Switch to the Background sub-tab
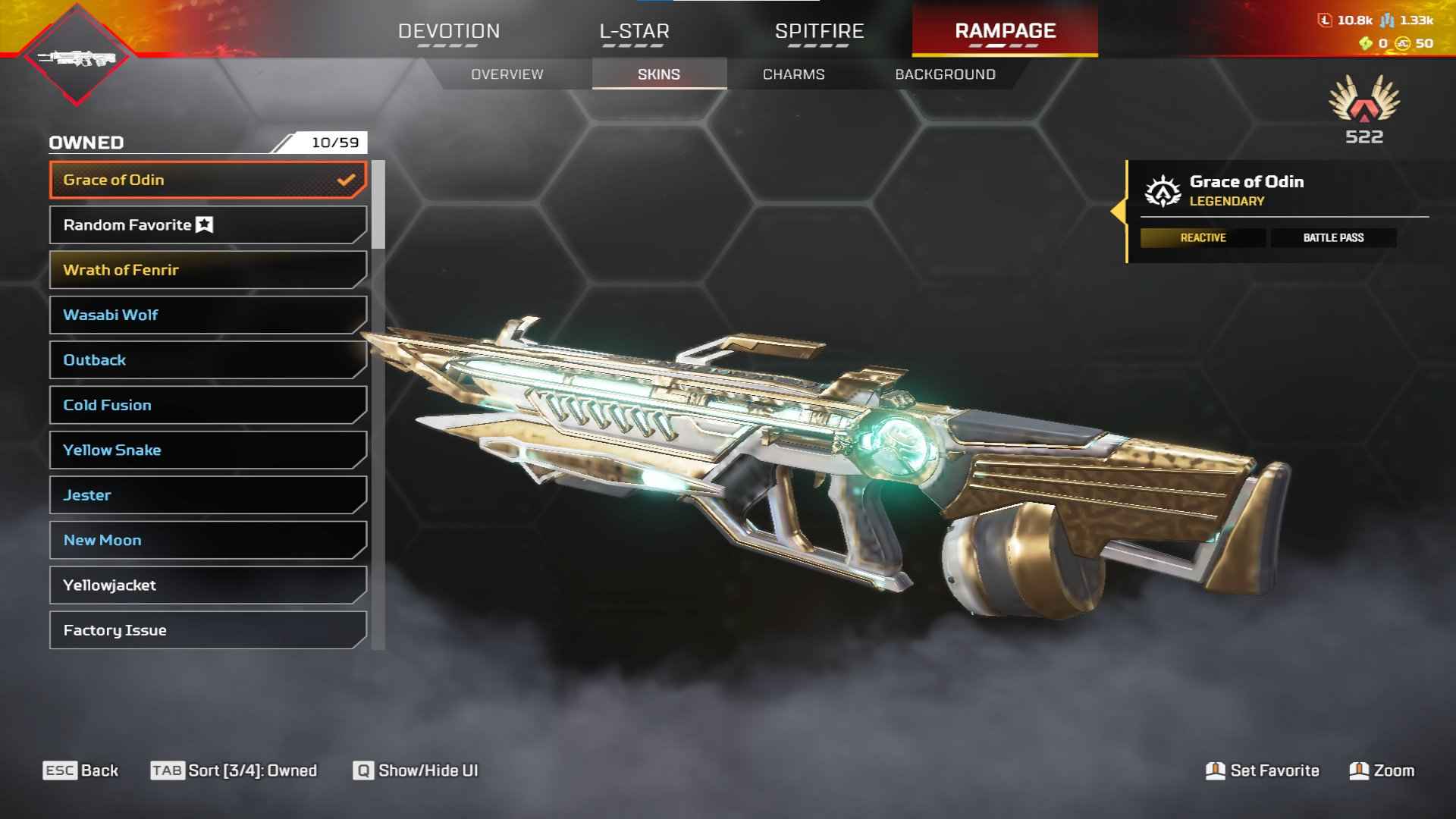Viewport: 1456px width, 819px height. click(945, 74)
